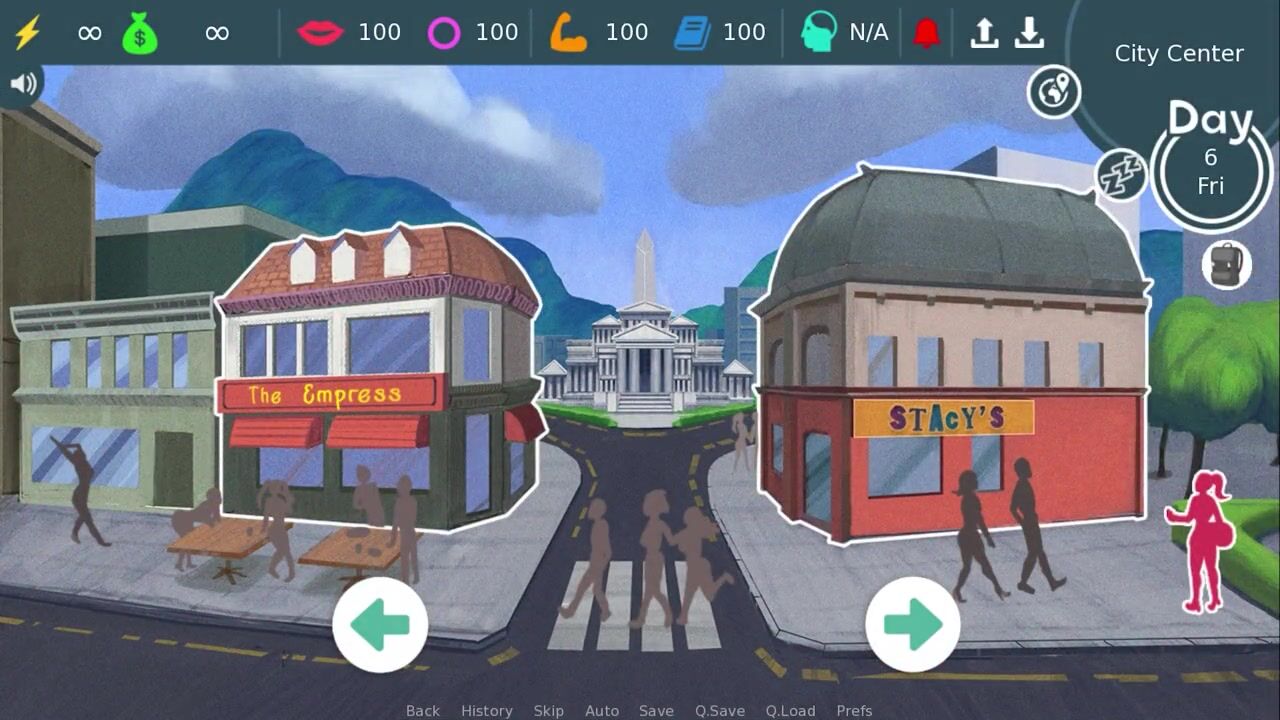This screenshot has height=720, width=1280.
Task: Toggle the sound speaker icon
Action: [x=22, y=85]
